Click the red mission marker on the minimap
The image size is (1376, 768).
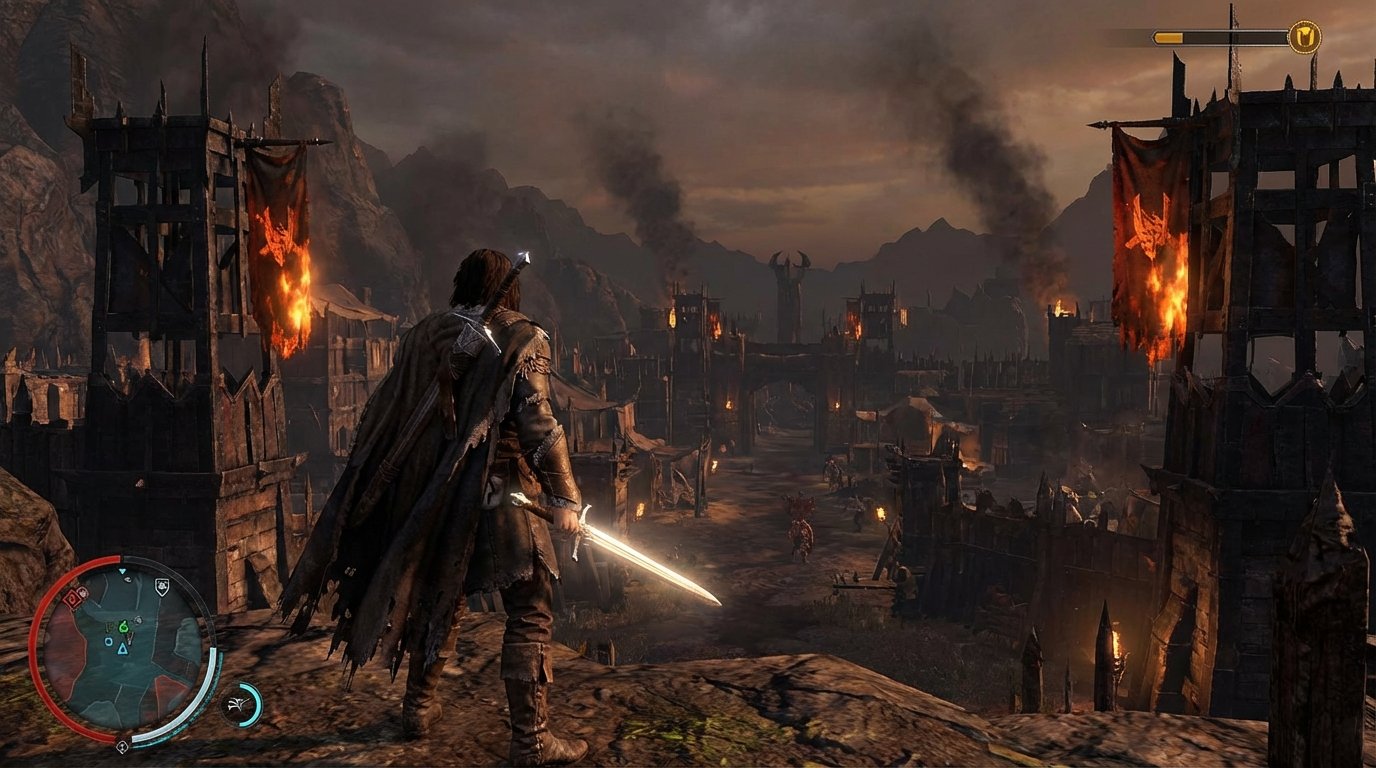(71, 598)
